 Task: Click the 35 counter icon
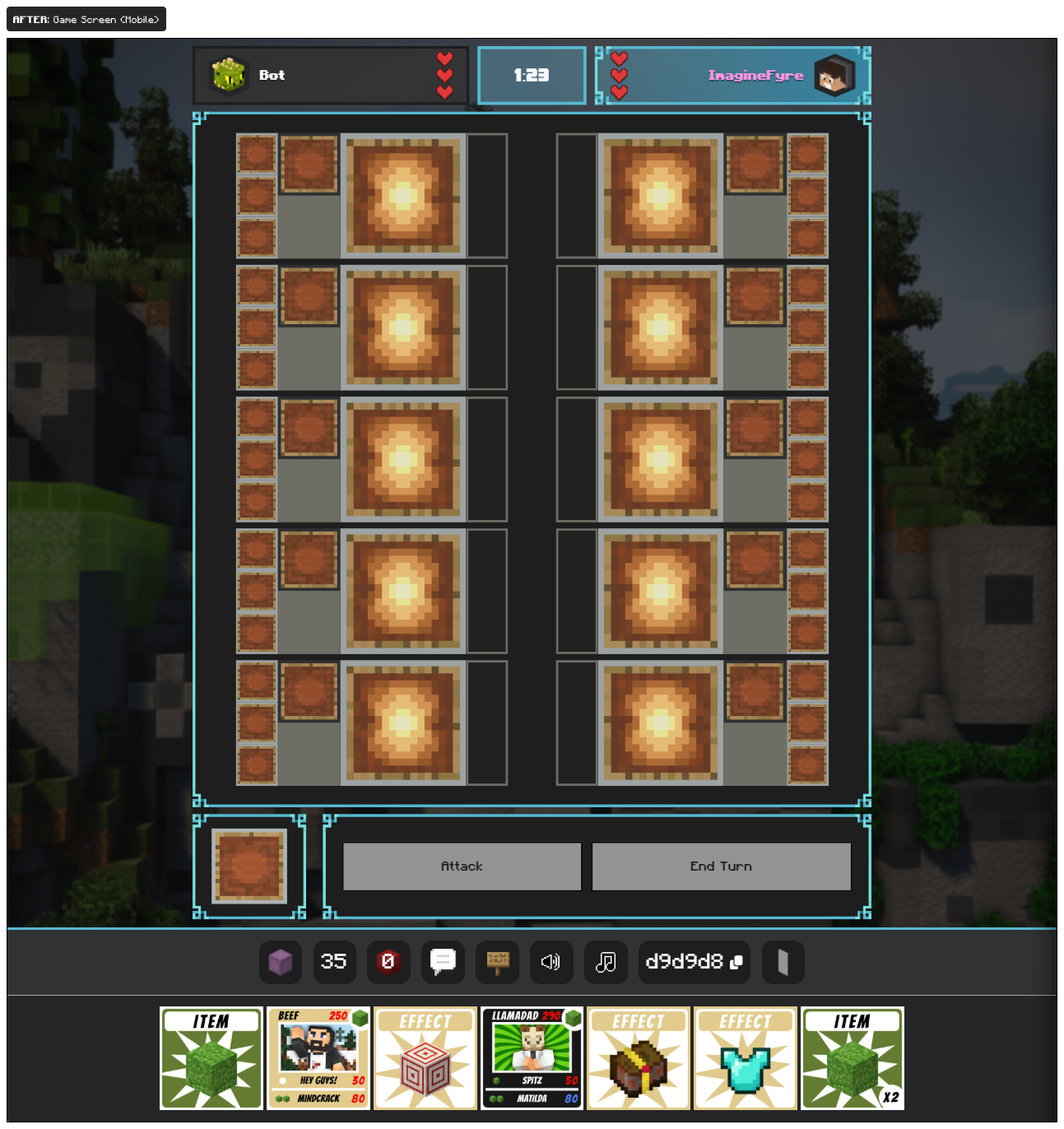click(x=333, y=962)
